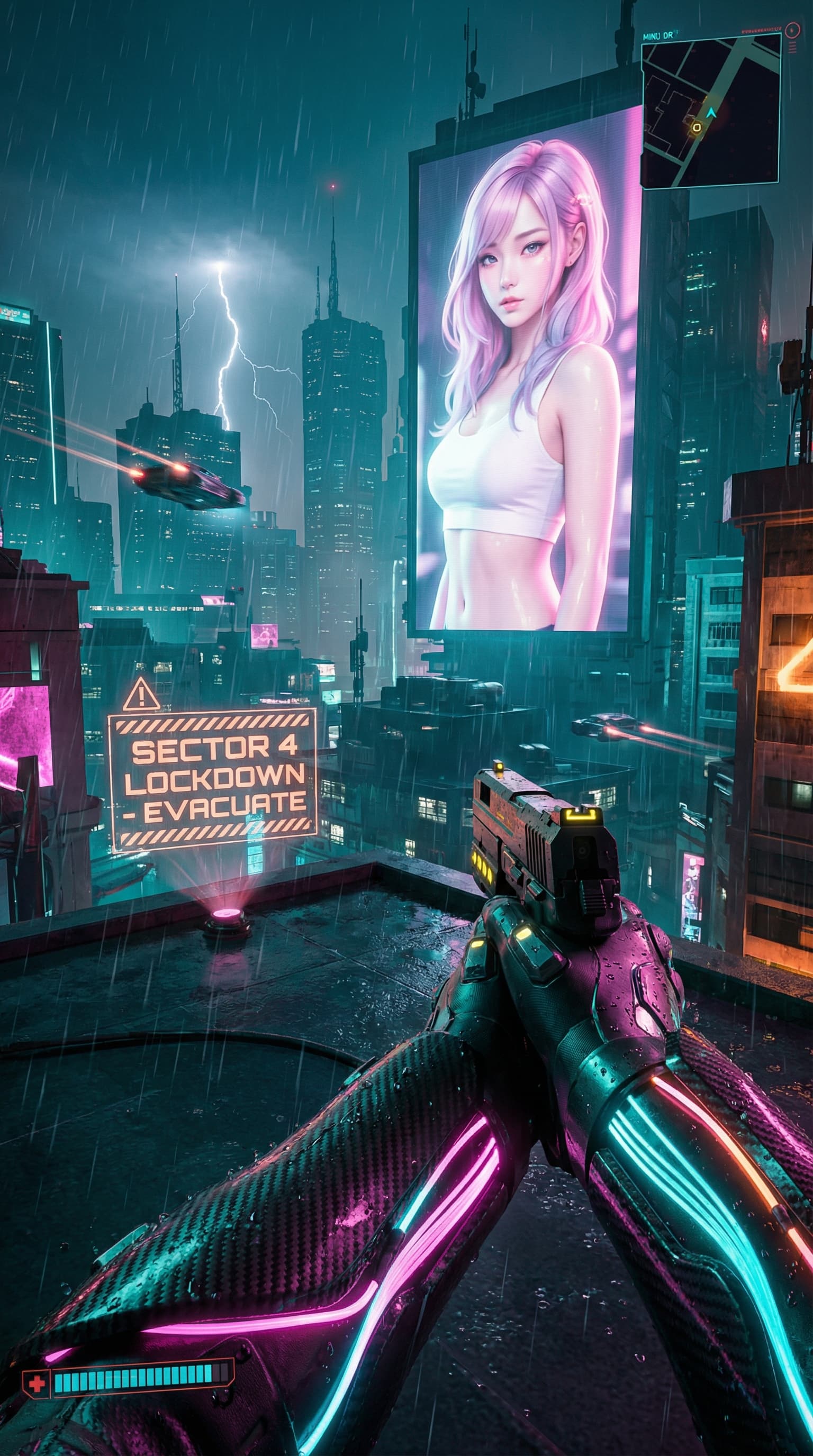Open the minimap in the corner
813x1456 pixels.
(711, 110)
